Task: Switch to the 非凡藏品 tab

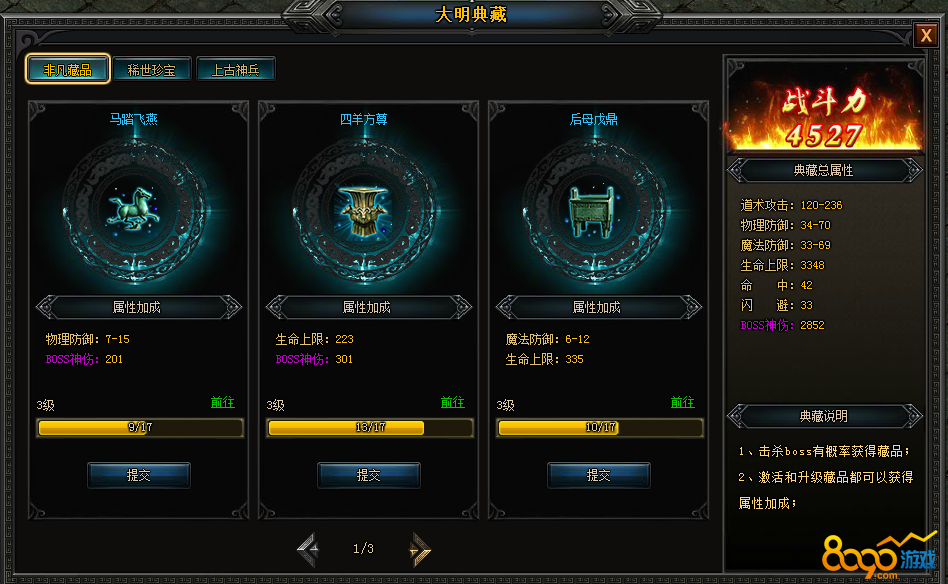Action: click(x=68, y=70)
